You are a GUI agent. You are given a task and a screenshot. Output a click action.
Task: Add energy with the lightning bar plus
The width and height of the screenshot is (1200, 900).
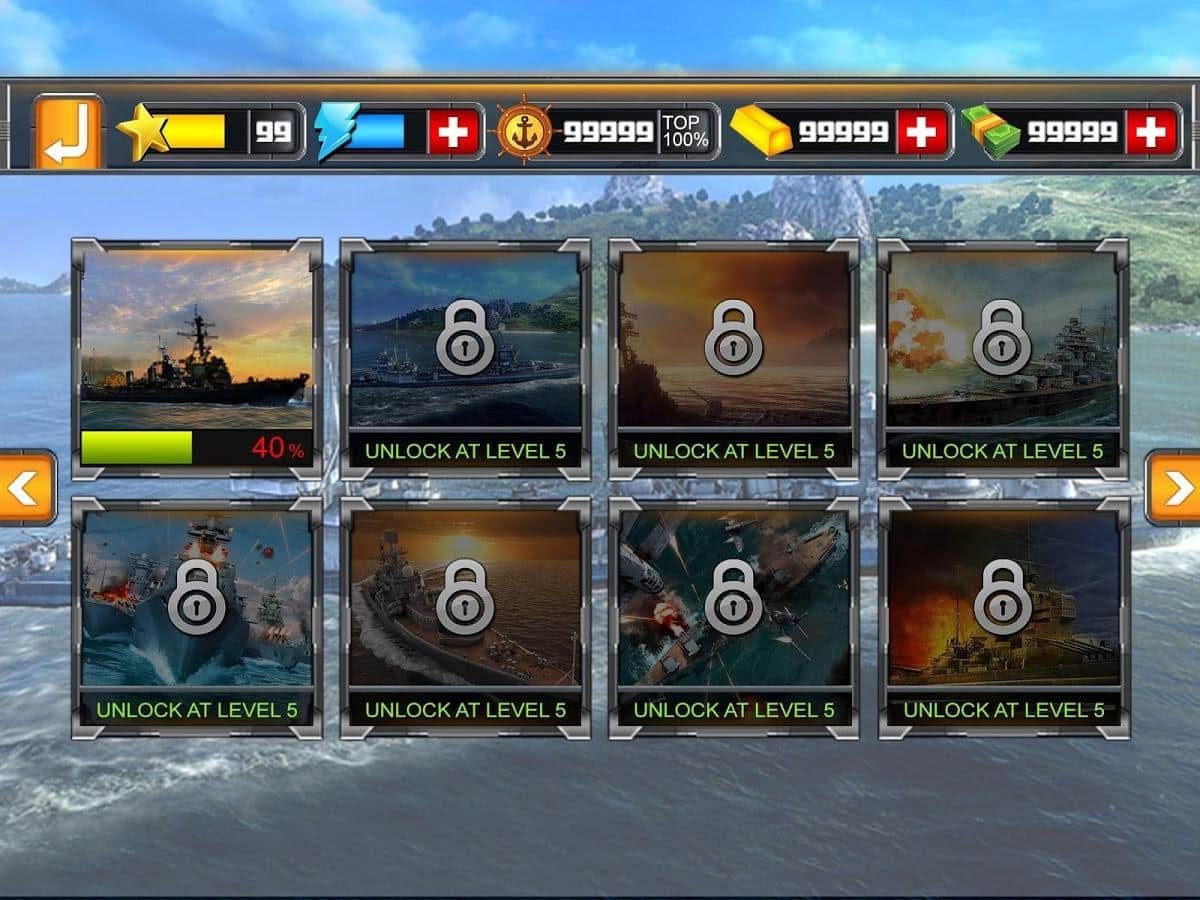point(453,132)
